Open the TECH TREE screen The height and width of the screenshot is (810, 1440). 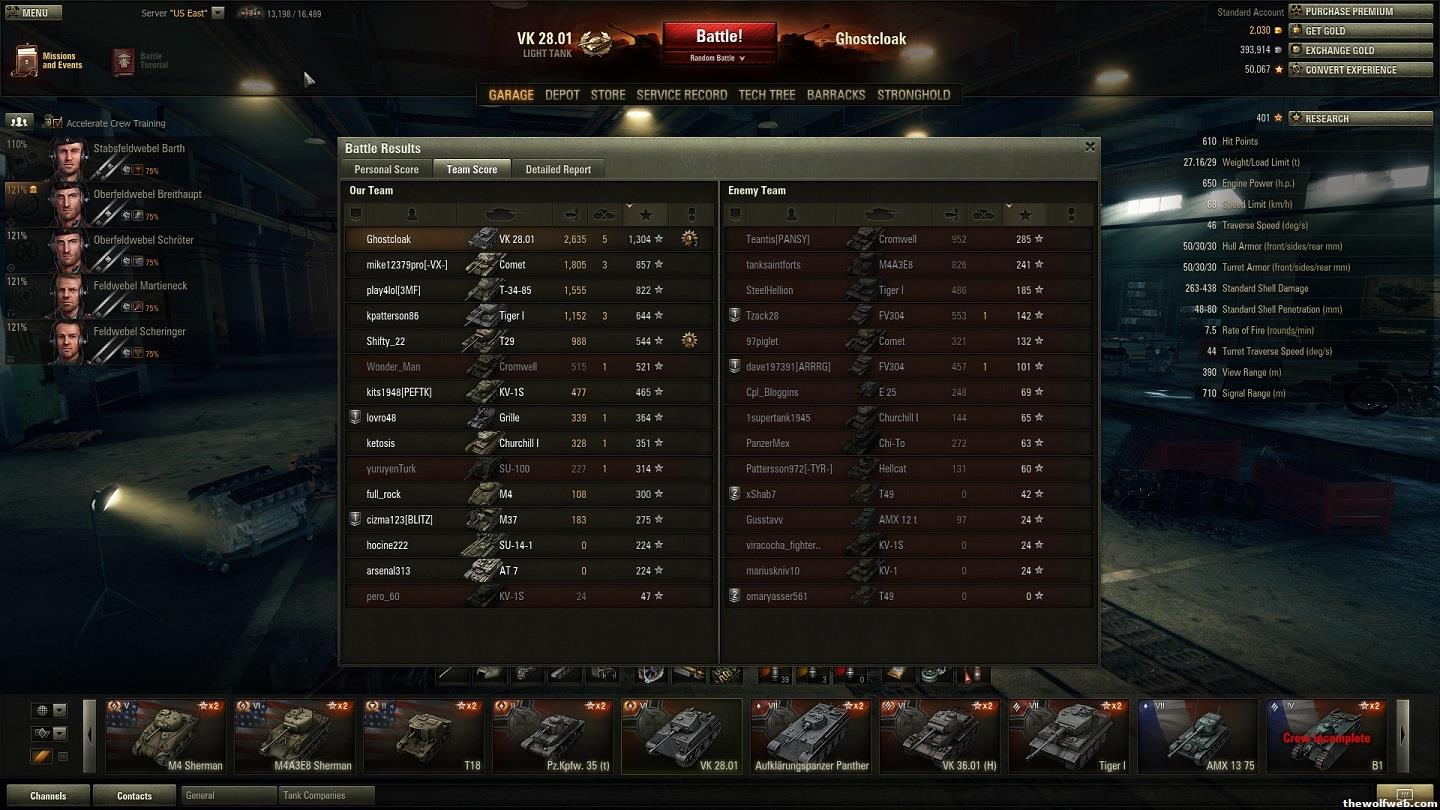(767, 95)
